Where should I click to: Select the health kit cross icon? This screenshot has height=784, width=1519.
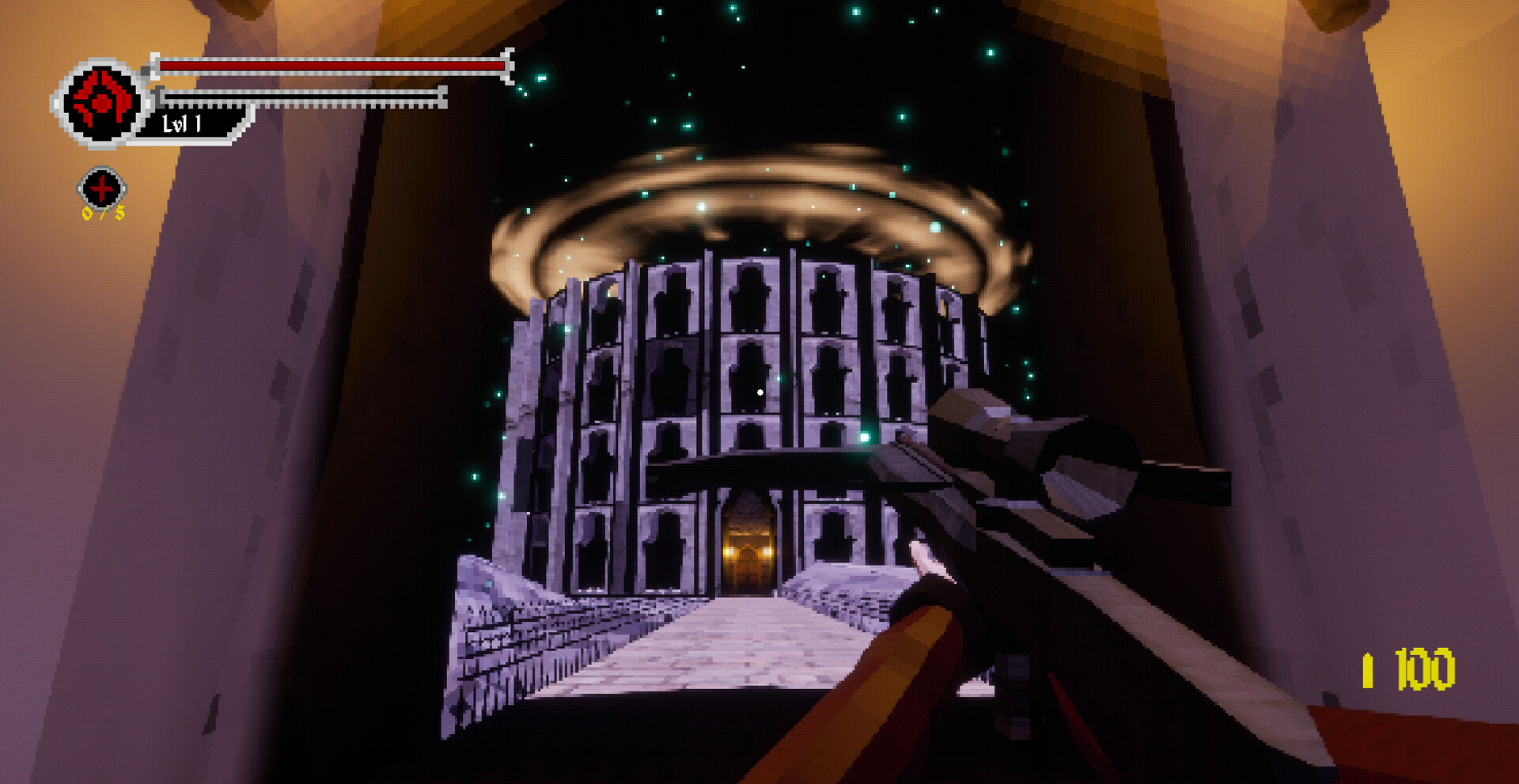(x=100, y=190)
